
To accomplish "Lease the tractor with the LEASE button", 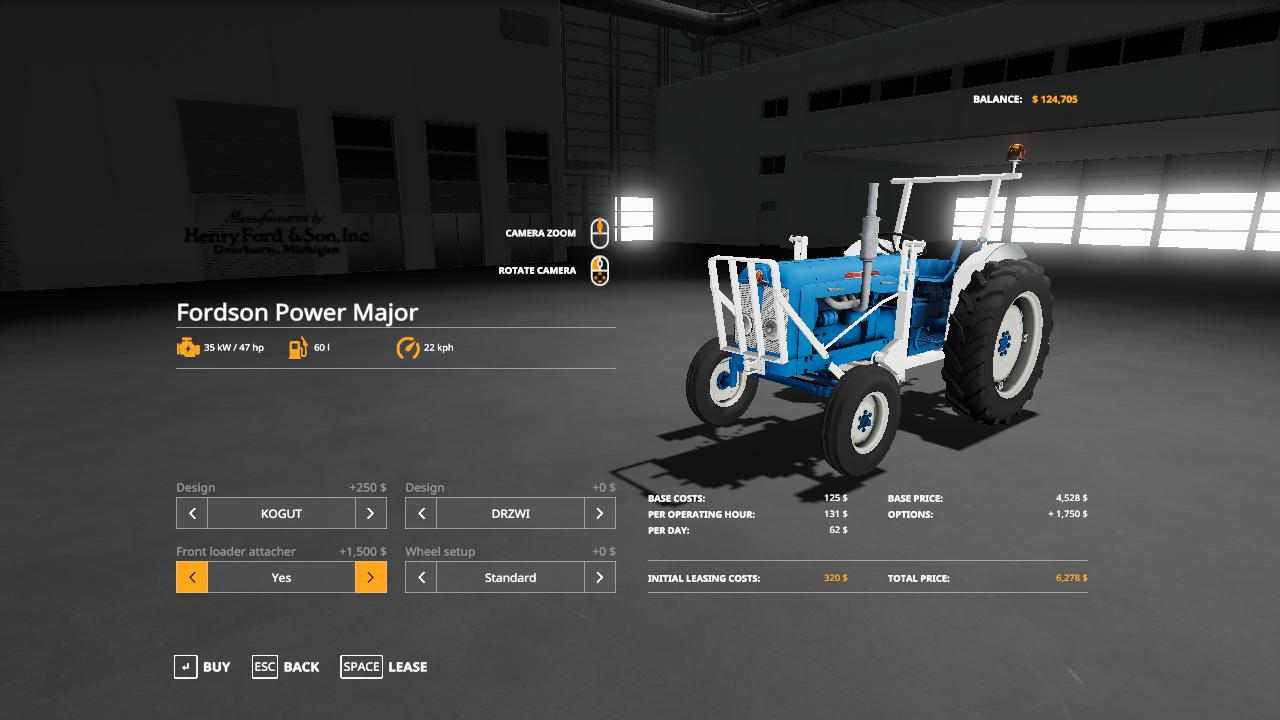I will click(384, 667).
